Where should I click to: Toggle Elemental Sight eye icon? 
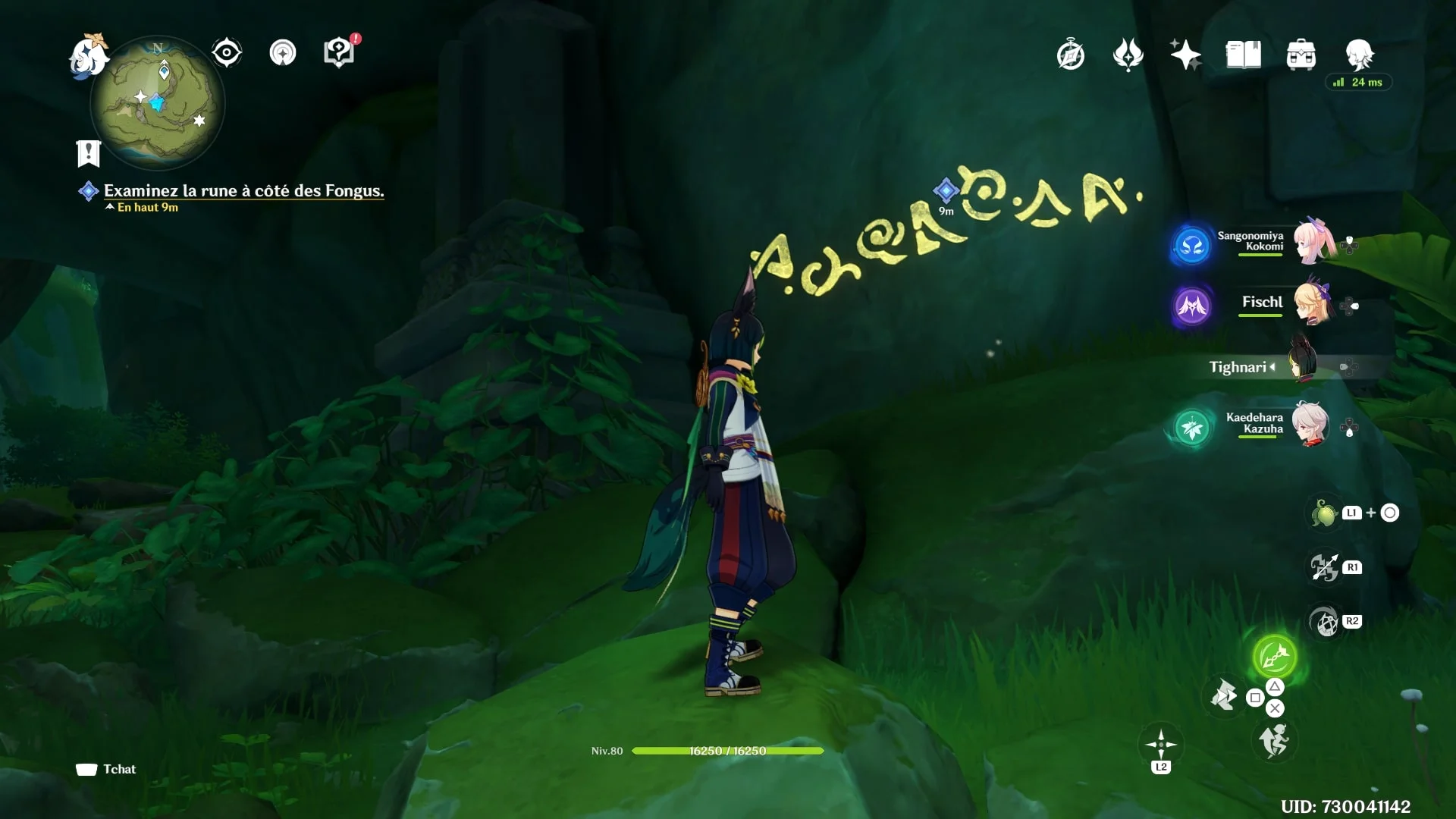tap(226, 53)
